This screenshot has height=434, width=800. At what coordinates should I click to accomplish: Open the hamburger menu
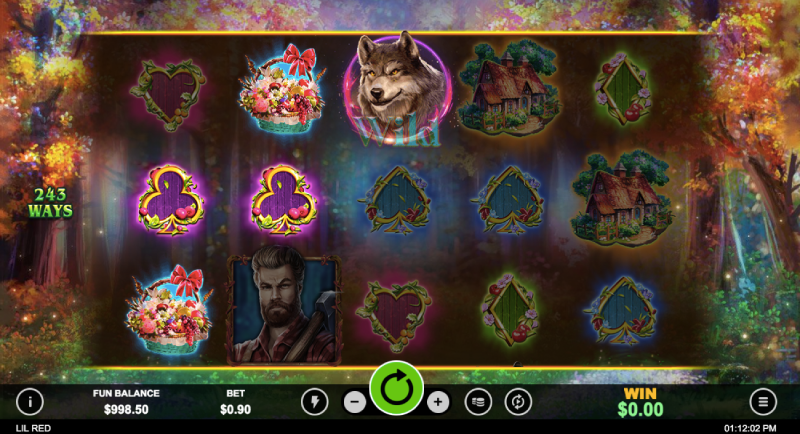pyautogui.click(x=763, y=402)
